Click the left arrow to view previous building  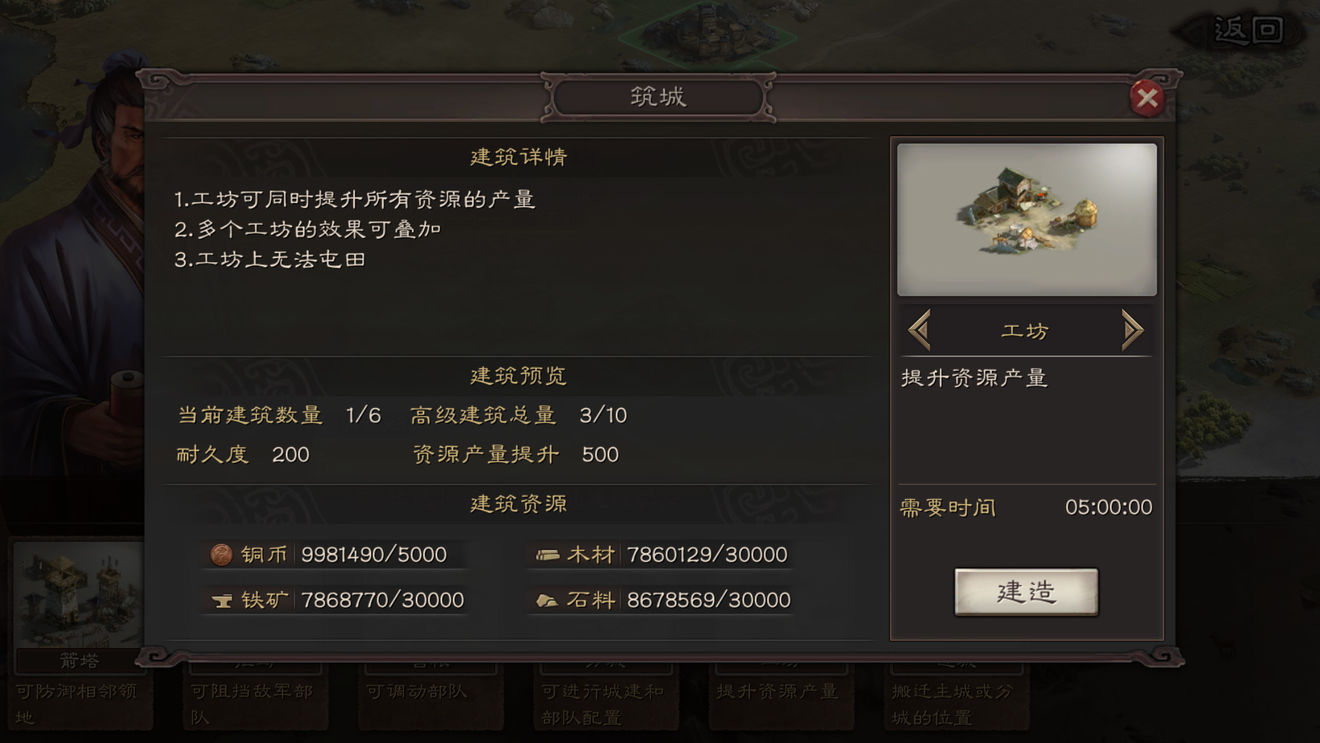click(919, 328)
